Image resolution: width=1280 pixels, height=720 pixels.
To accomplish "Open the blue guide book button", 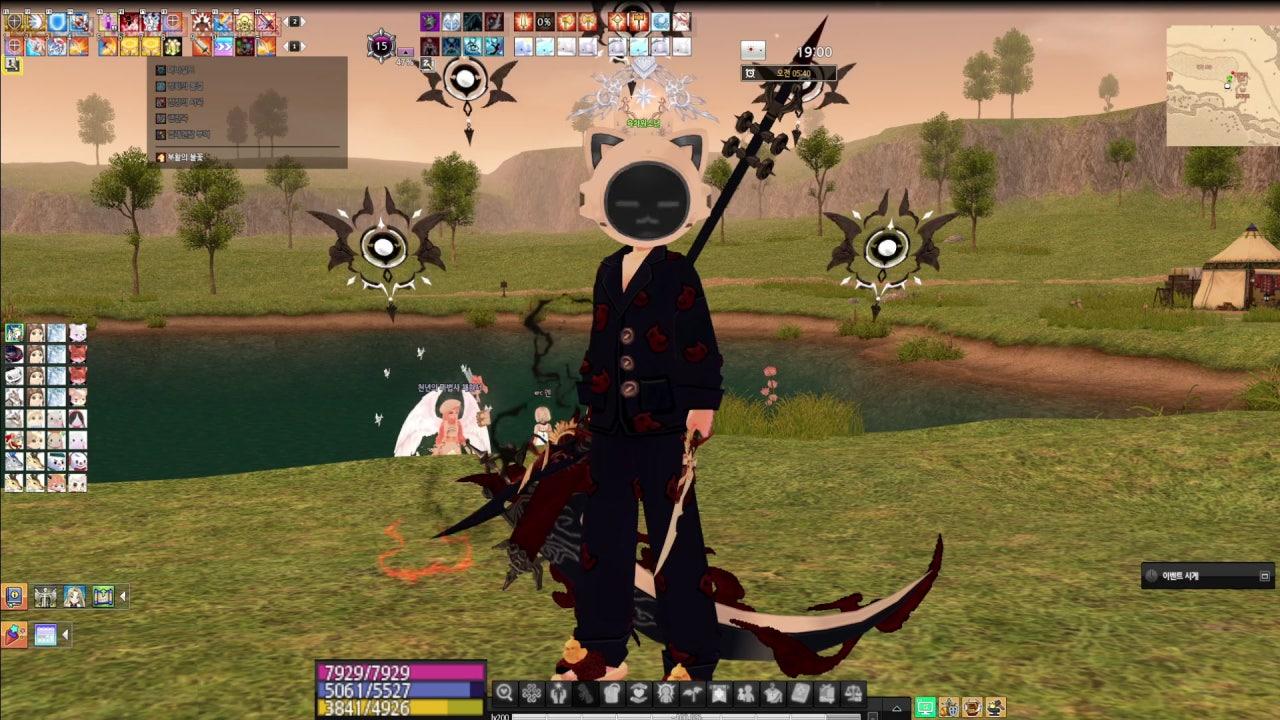I will (x=15, y=597).
